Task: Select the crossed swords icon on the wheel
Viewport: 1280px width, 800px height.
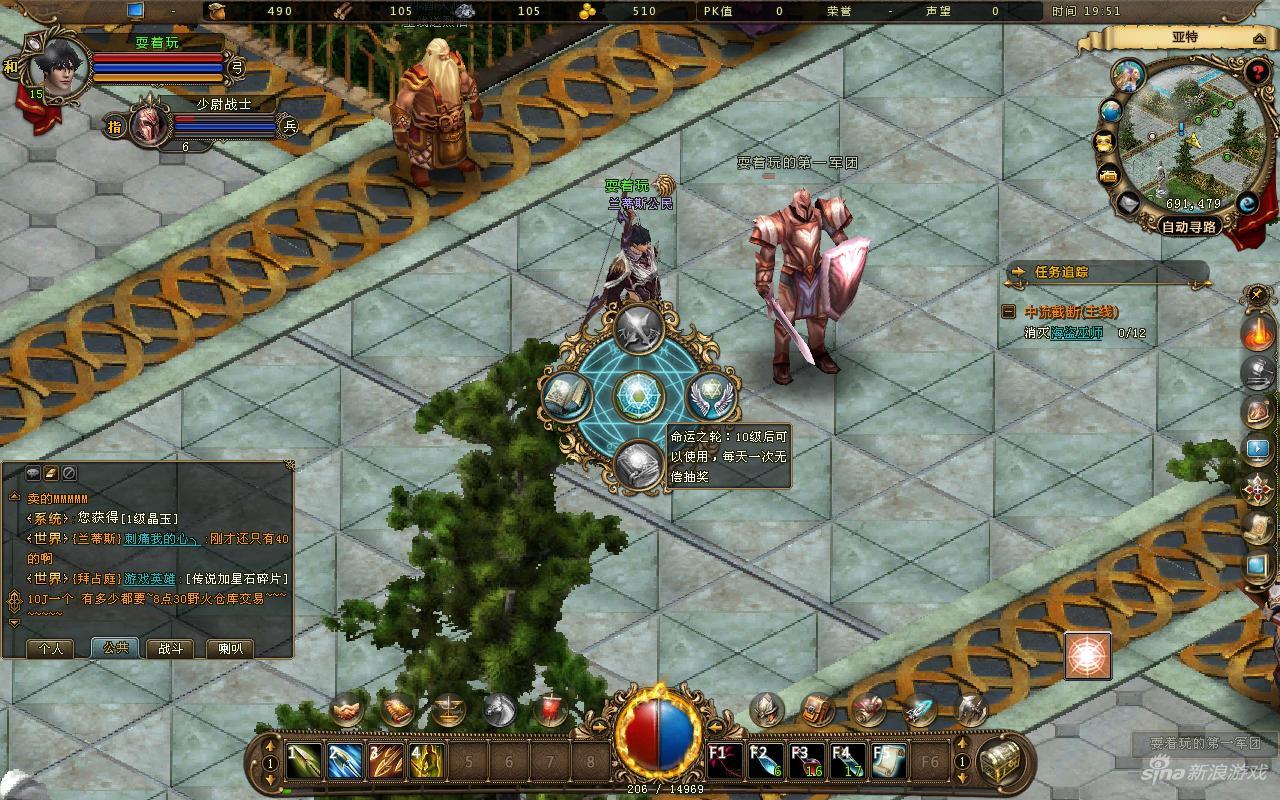Action: click(639, 329)
